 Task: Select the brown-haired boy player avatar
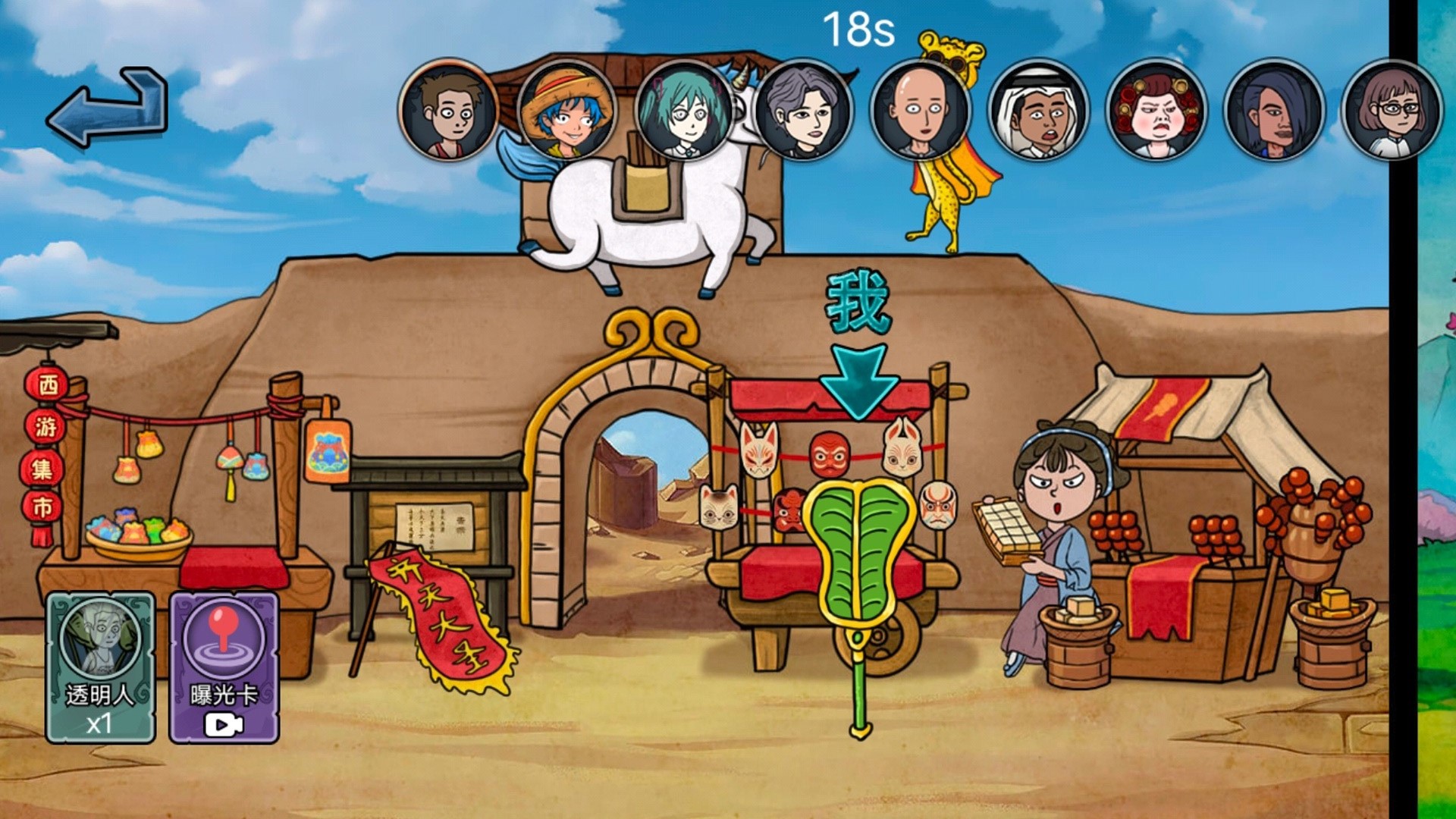pos(449,110)
